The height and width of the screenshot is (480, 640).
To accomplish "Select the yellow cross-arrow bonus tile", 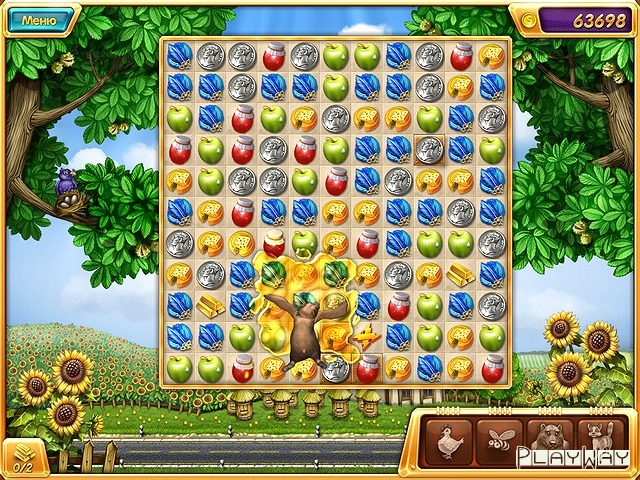I will (x=367, y=337).
